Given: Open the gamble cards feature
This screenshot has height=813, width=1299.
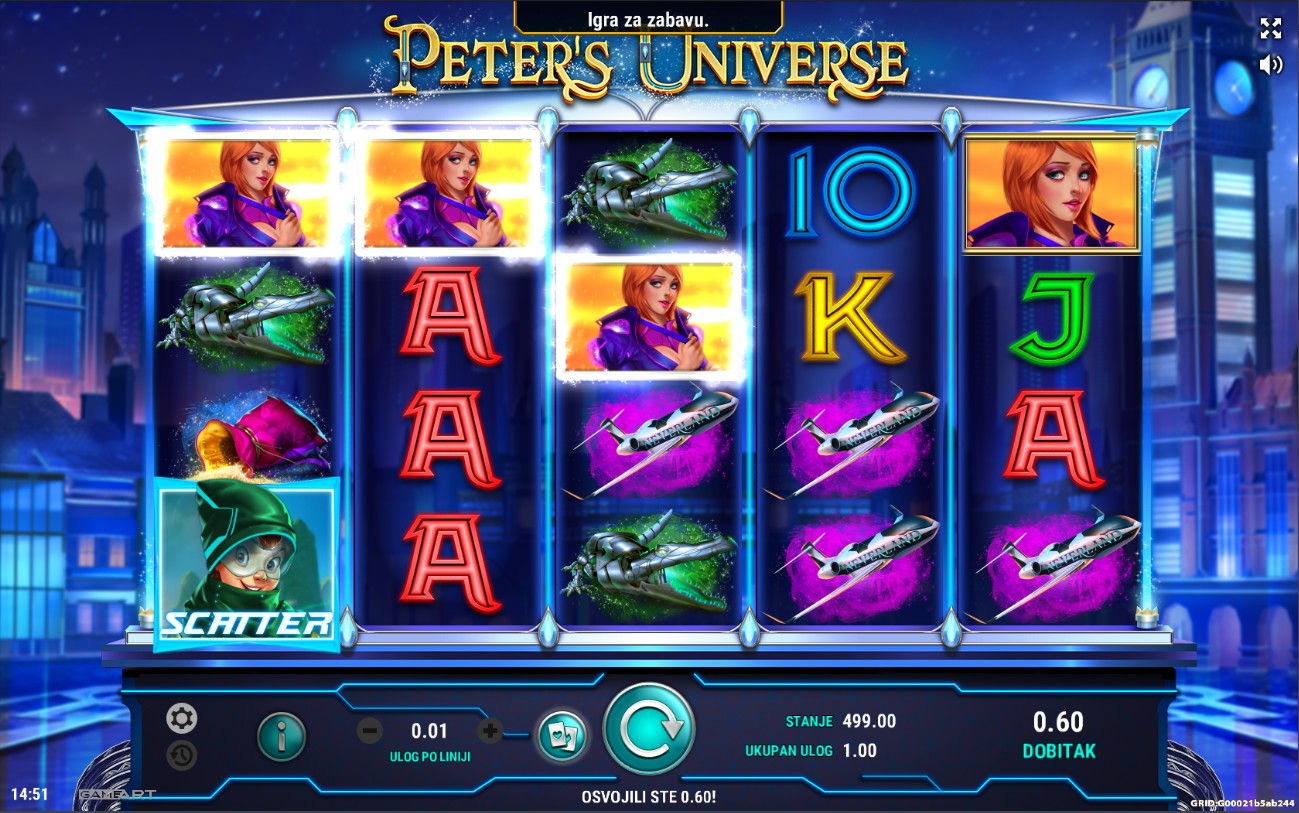Looking at the screenshot, I should point(561,736).
